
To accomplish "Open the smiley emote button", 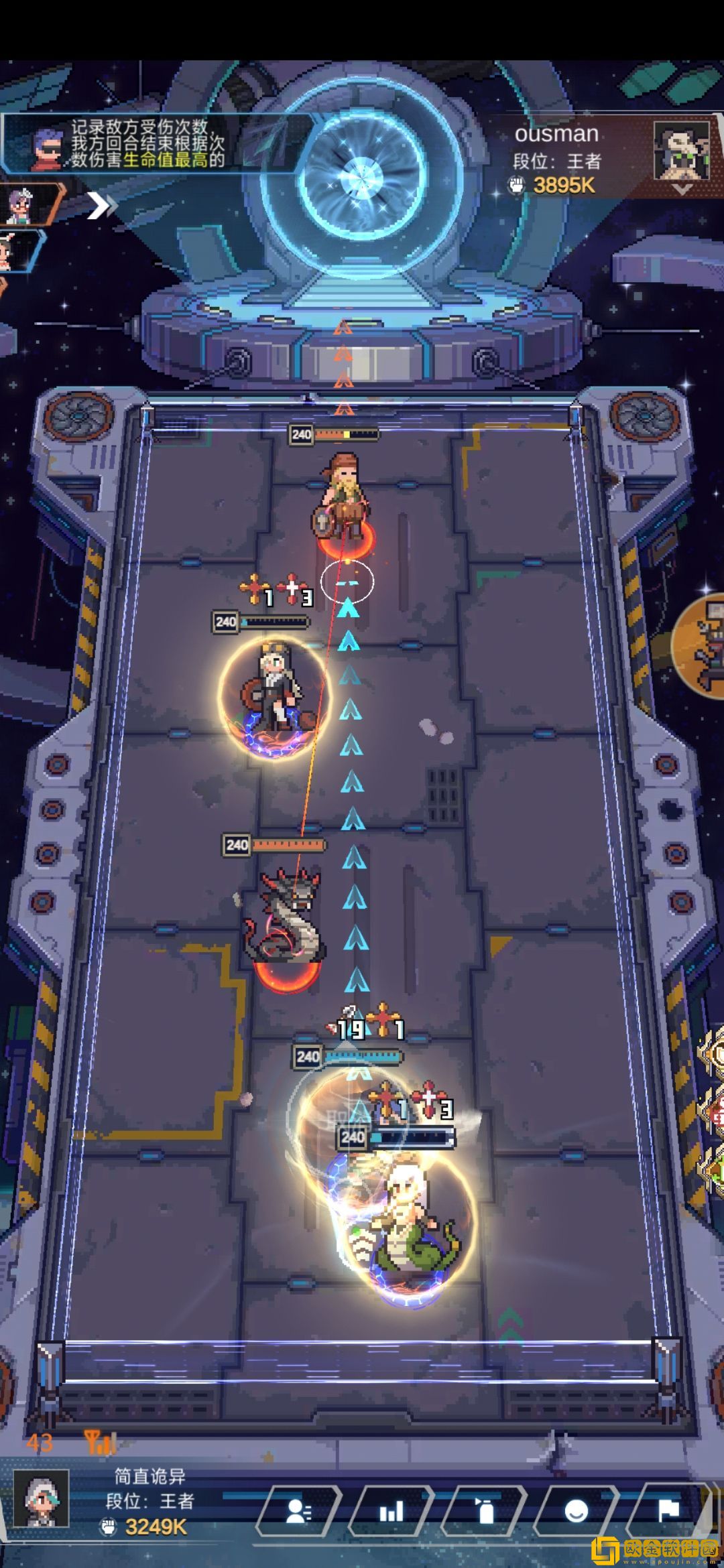I will (x=576, y=1511).
